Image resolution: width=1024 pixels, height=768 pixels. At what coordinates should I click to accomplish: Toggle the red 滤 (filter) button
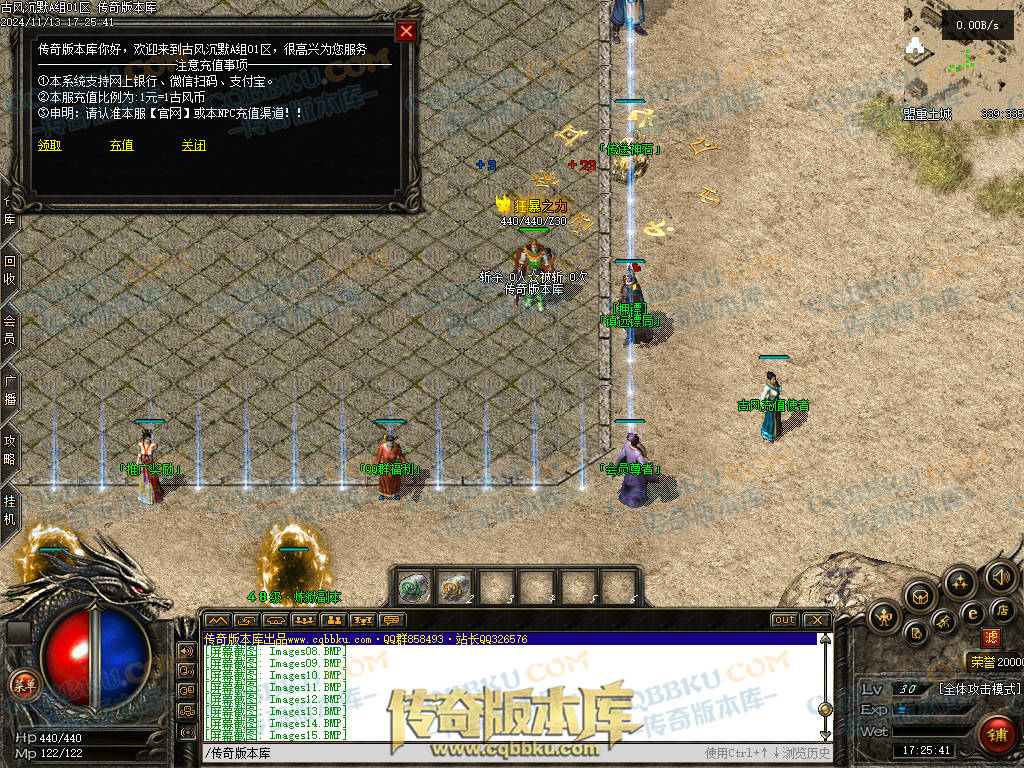pyautogui.click(x=991, y=636)
